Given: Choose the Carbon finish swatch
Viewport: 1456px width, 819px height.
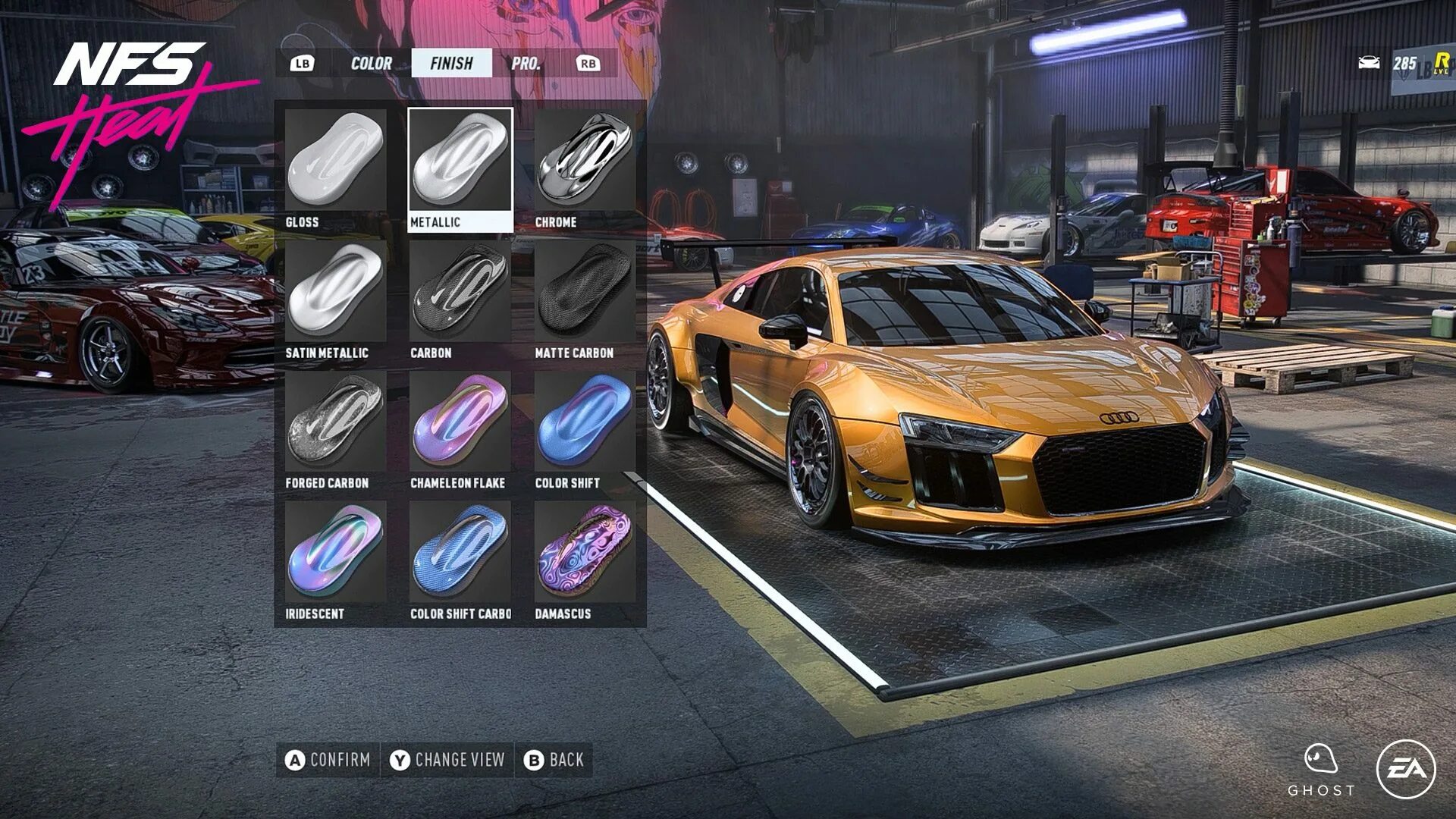Looking at the screenshot, I should click(460, 299).
